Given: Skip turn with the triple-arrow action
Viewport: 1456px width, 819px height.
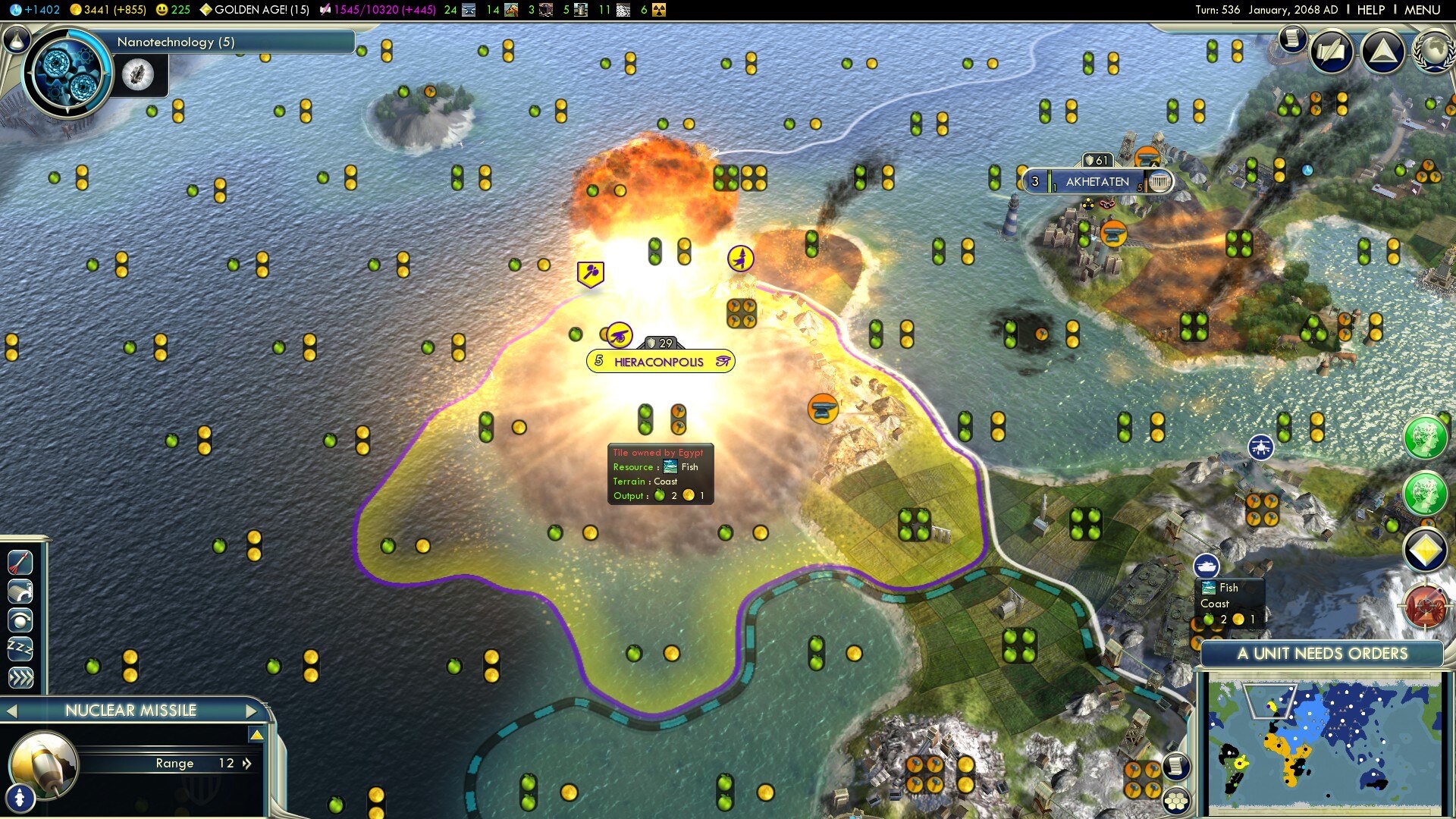Looking at the screenshot, I should [x=20, y=677].
